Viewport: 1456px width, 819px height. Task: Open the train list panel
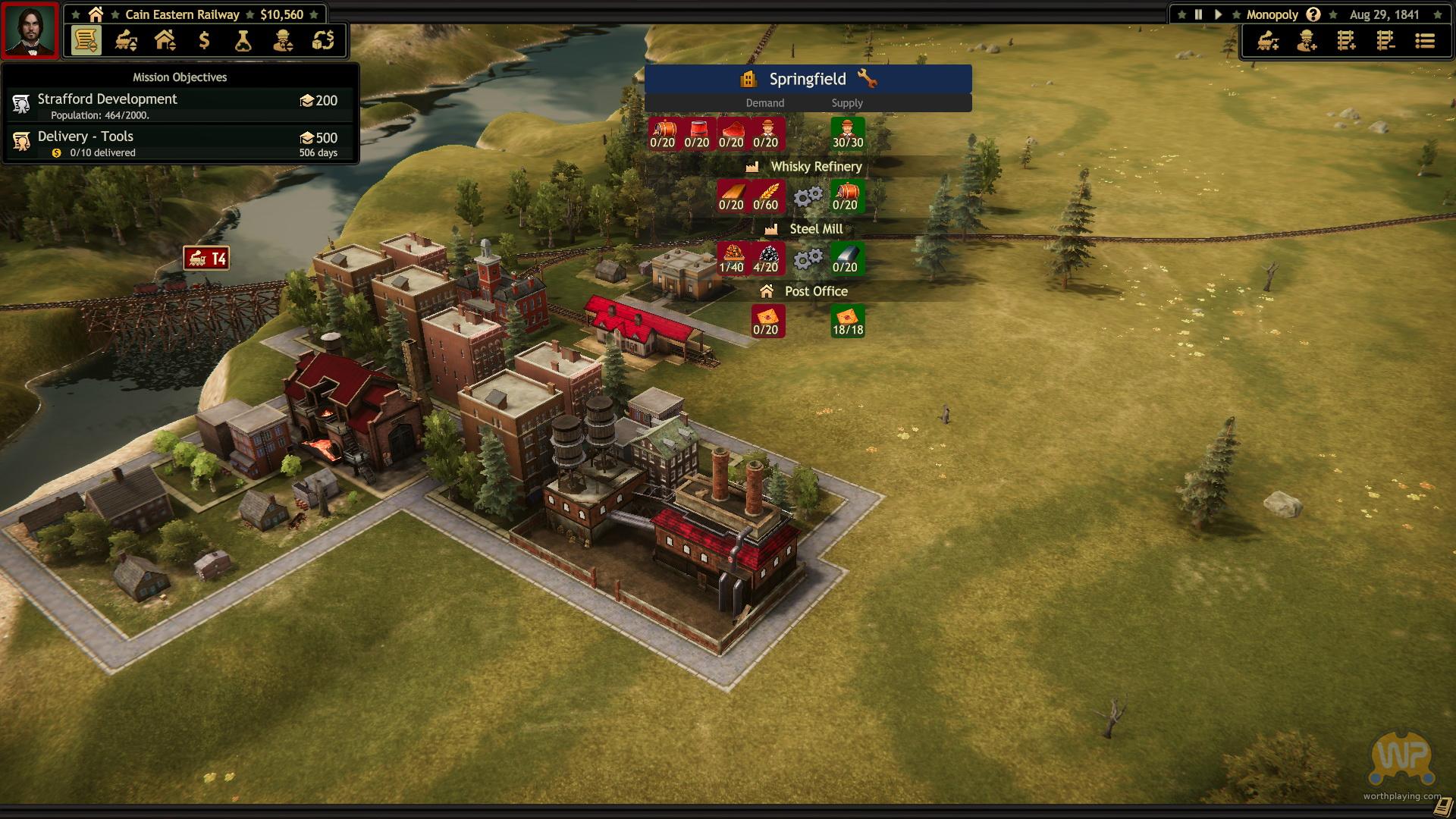pos(126,40)
